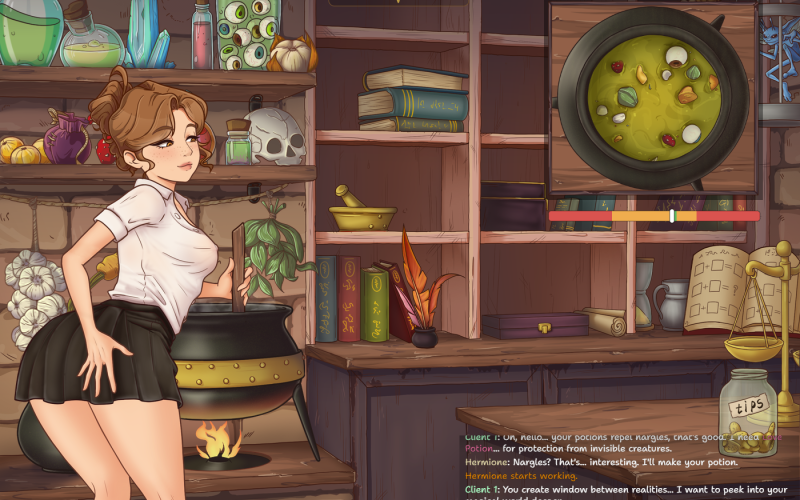The height and width of the screenshot is (500, 800).
Task: Open the tips jar
Action: click(x=748, y=414)
